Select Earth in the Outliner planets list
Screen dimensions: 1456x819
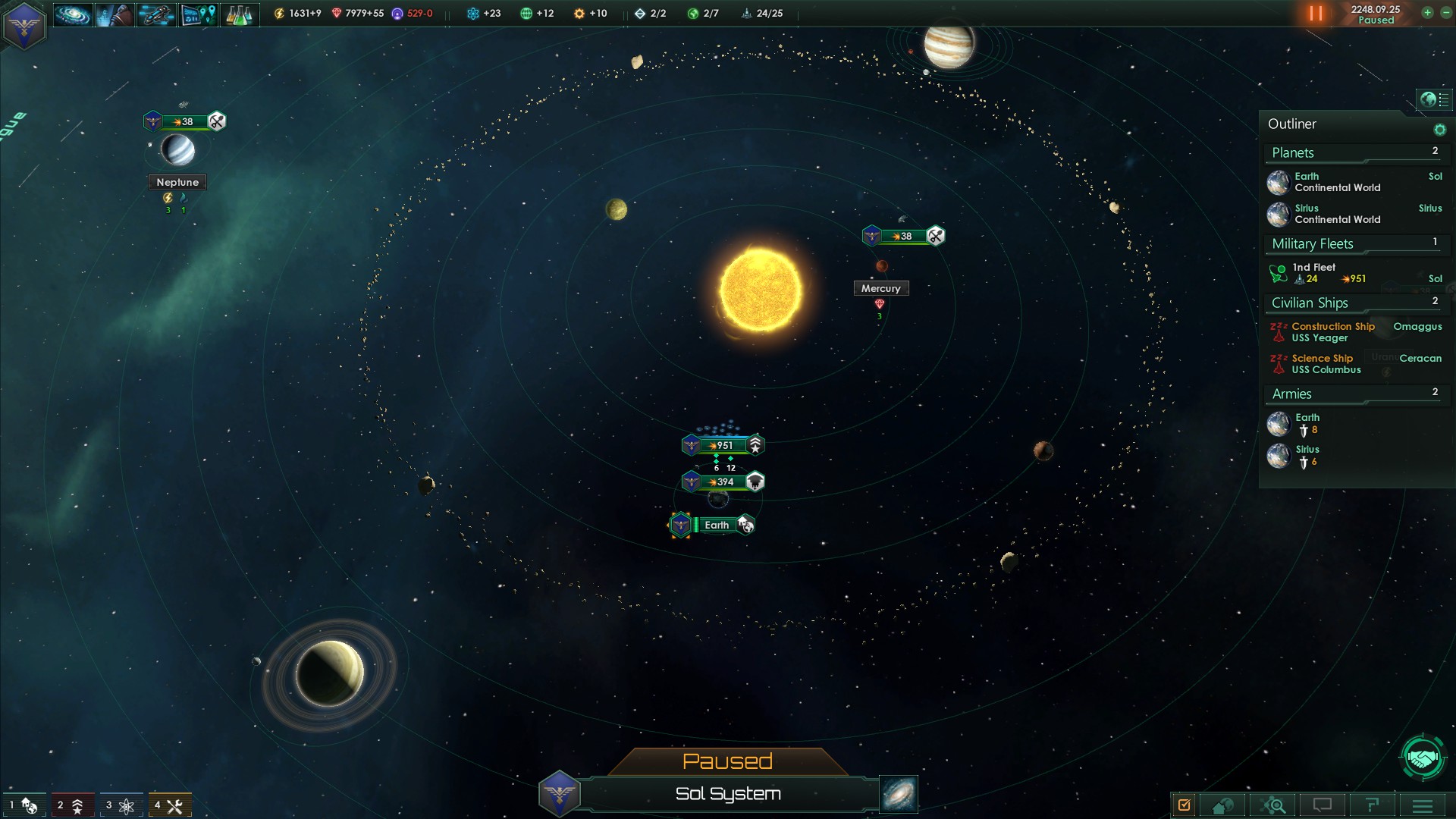coord(1336,182)
